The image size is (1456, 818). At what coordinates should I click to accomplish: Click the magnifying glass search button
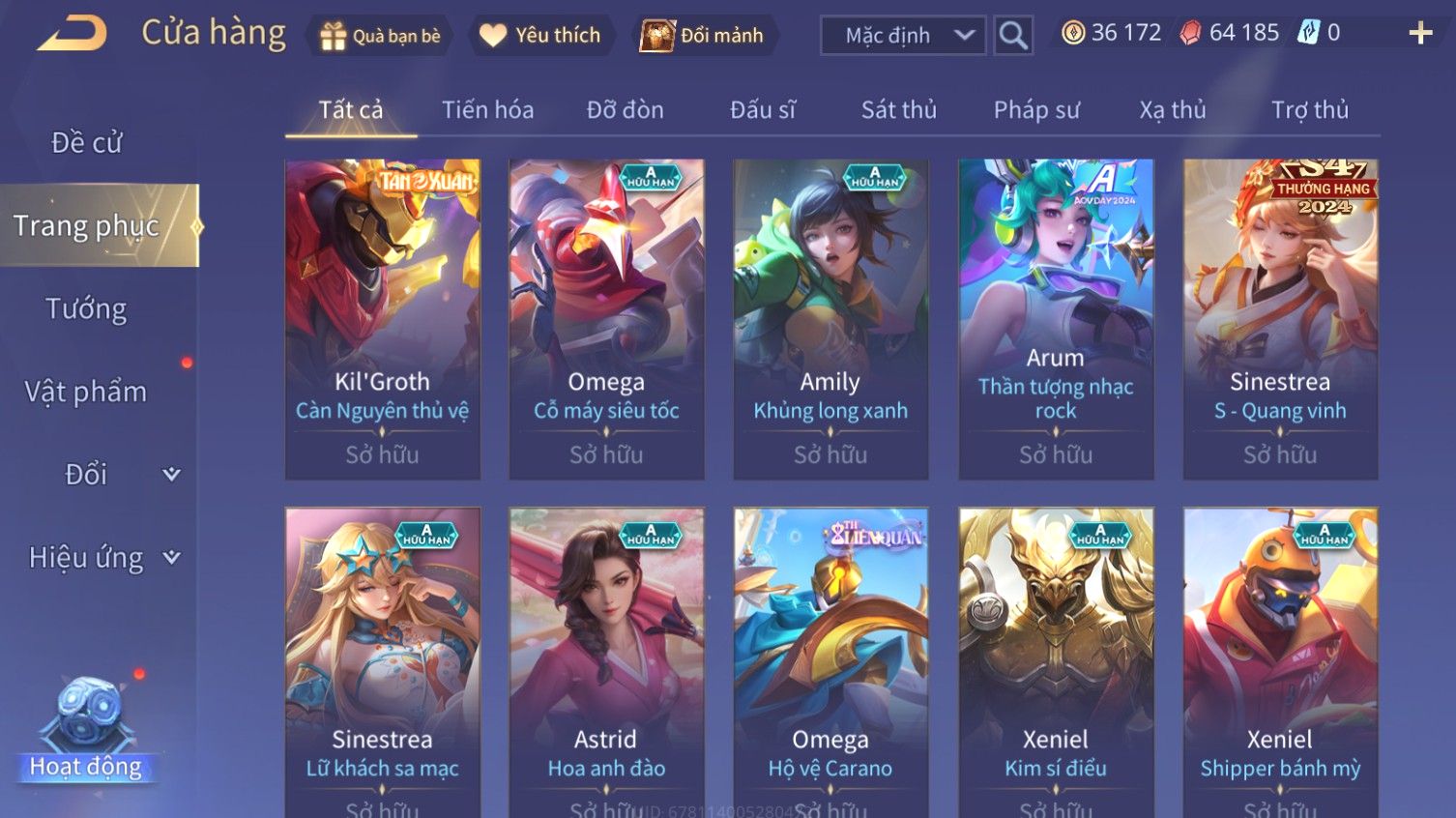1013,36
